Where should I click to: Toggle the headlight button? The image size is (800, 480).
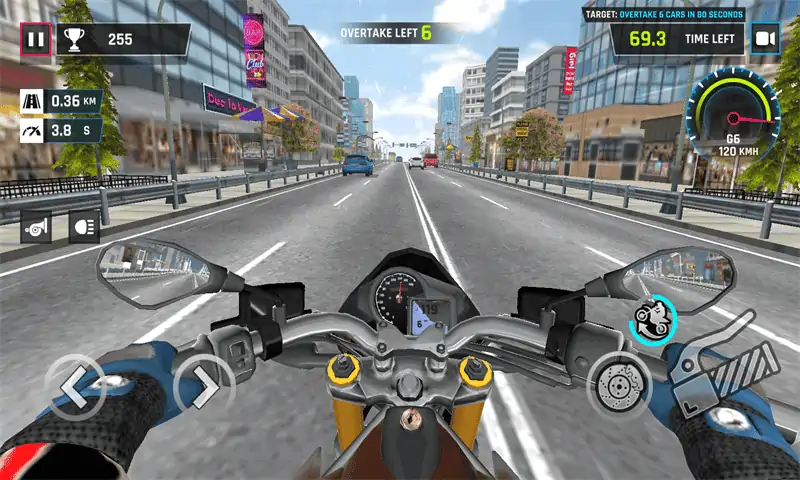pos(84,229)
